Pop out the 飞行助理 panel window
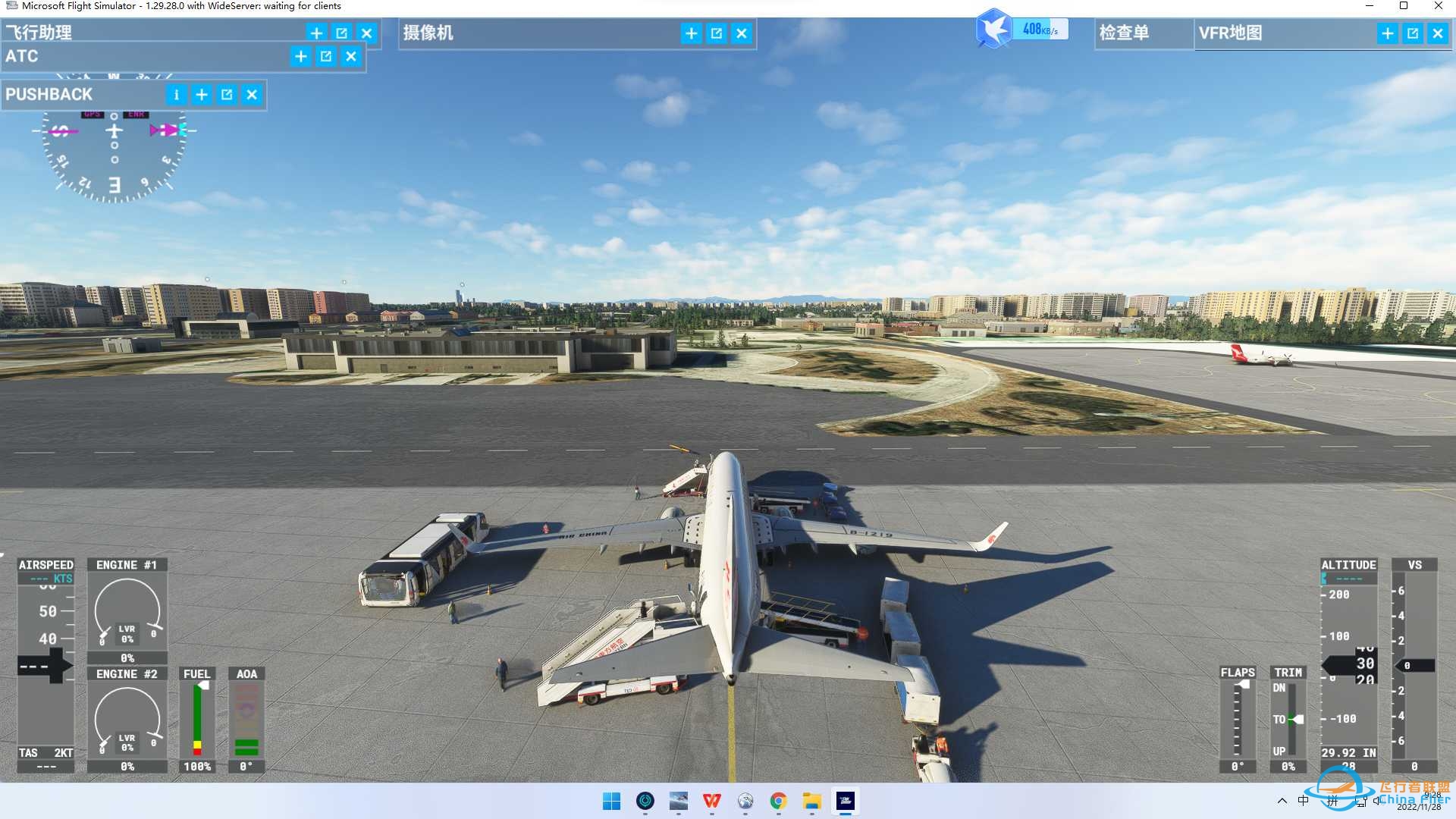The height and width of the screenshot is (819, 1456). coord(341,33)
